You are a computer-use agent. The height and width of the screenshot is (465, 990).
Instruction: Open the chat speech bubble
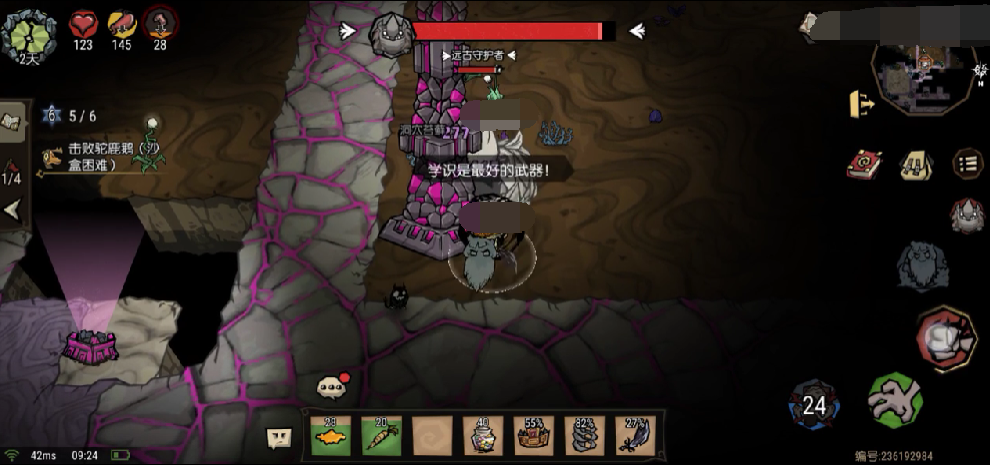click(329, 386)
